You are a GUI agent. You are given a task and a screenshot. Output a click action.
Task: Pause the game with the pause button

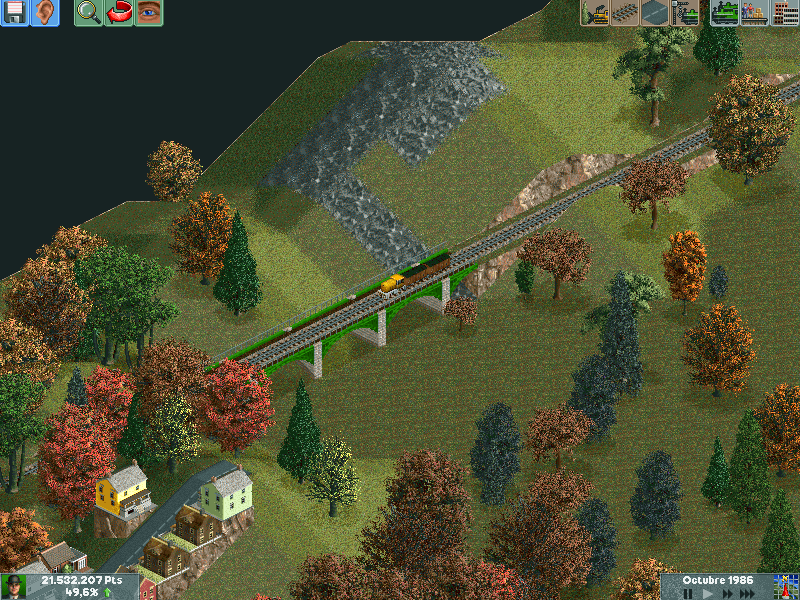pyautogui.click(x=688, y=593)
